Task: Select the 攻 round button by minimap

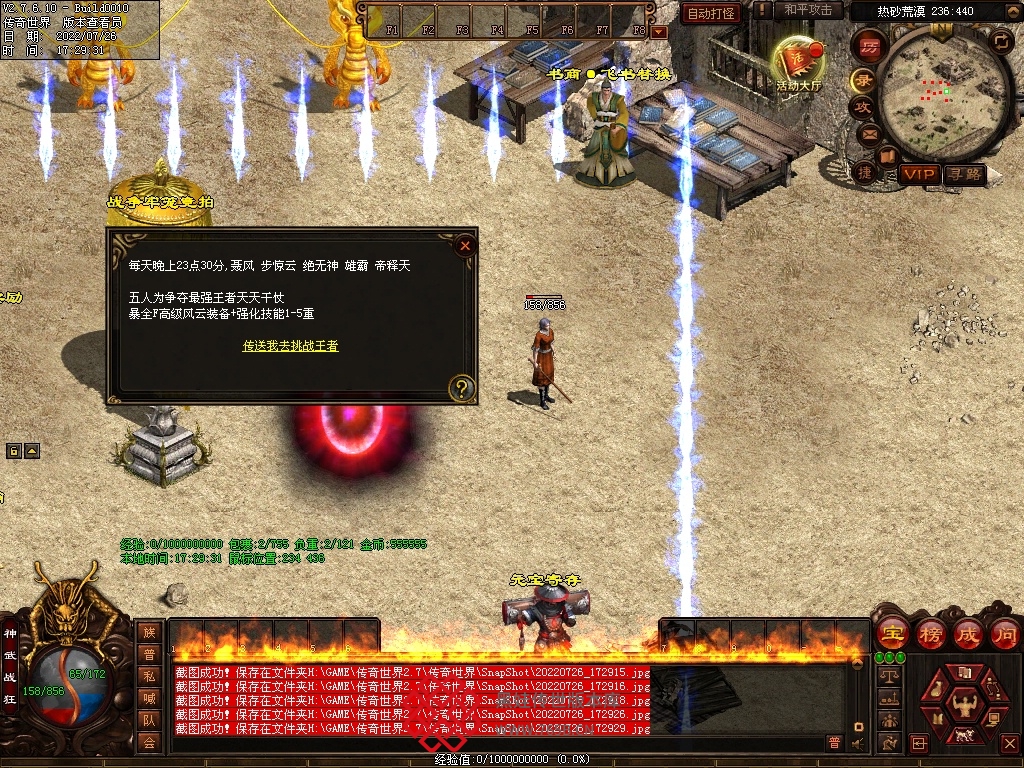Action: coord(862,106)
